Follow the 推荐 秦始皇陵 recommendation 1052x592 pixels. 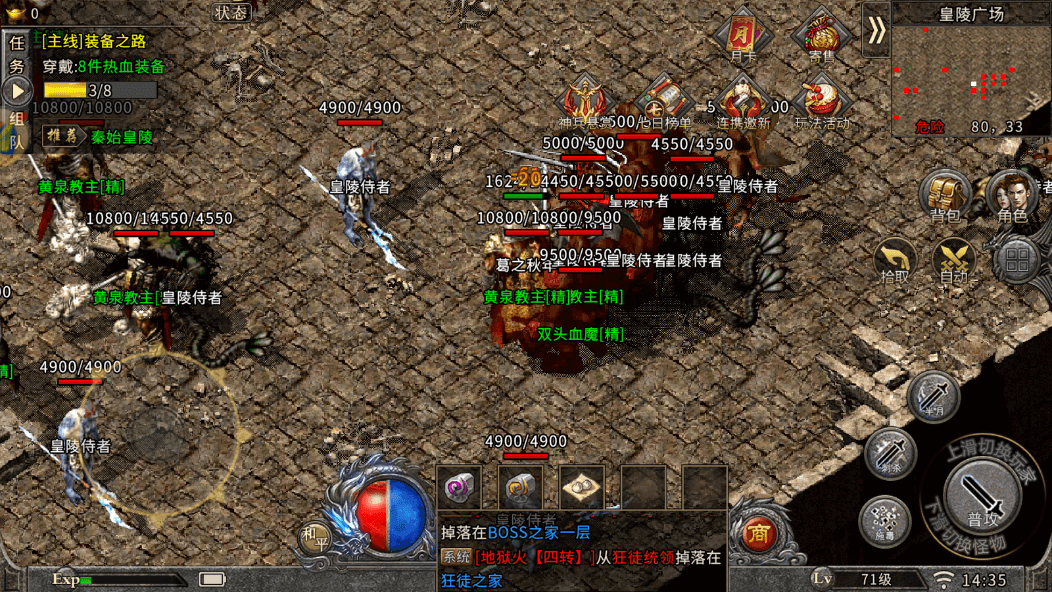pos(98,137)
